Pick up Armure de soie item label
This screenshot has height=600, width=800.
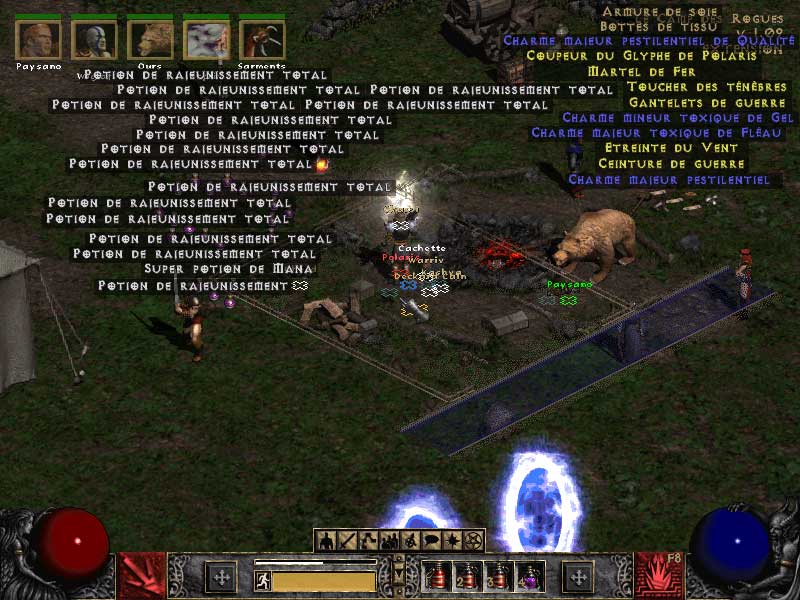[645, 11]
